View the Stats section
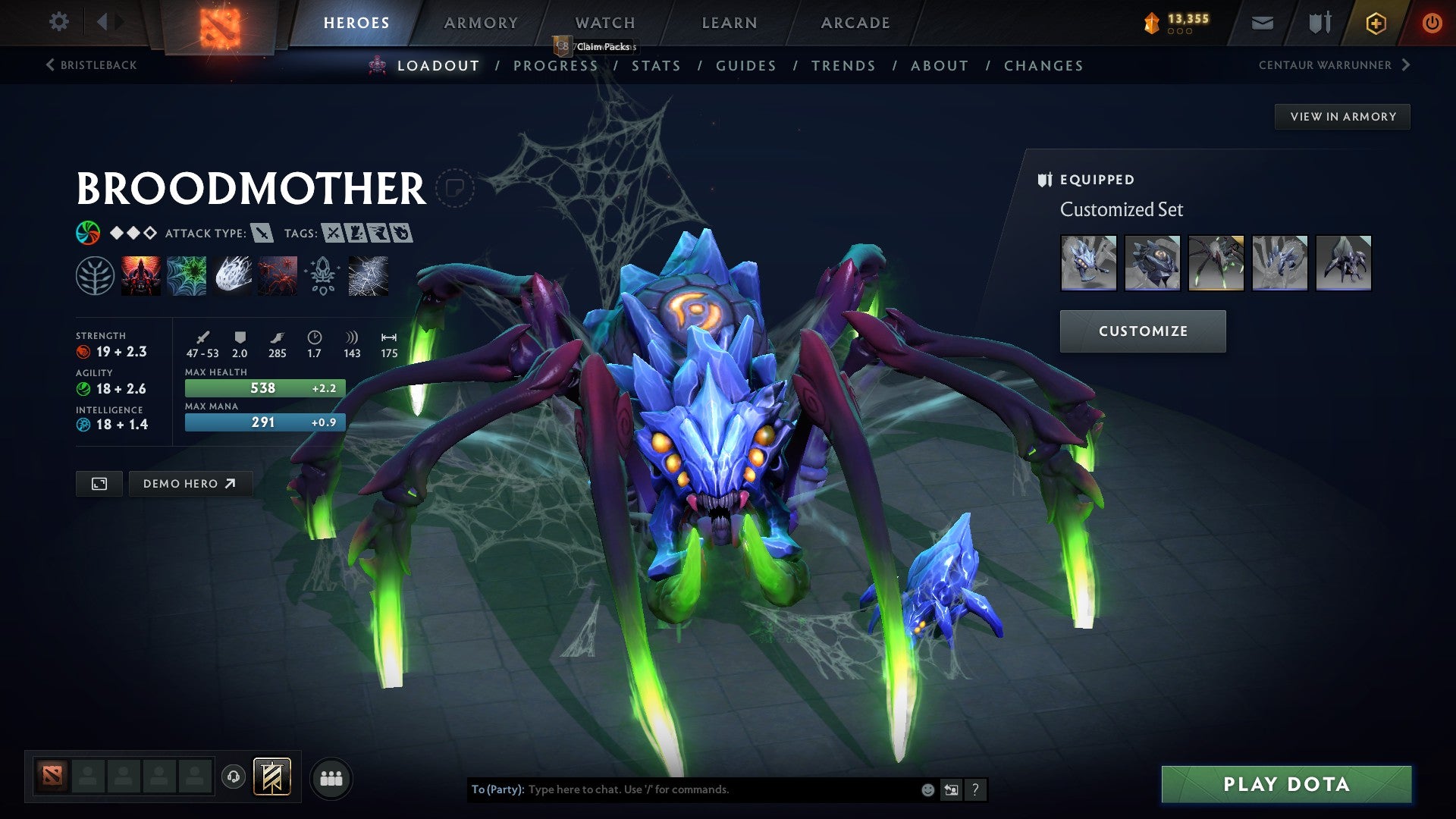 pyautogui.click(x=656, y=66)
